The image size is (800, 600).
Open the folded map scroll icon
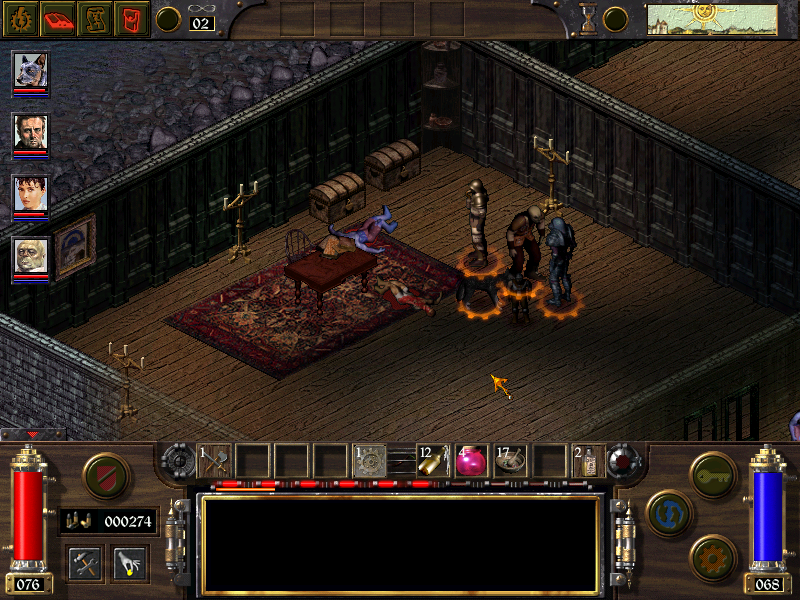click(x=96, y=18)
